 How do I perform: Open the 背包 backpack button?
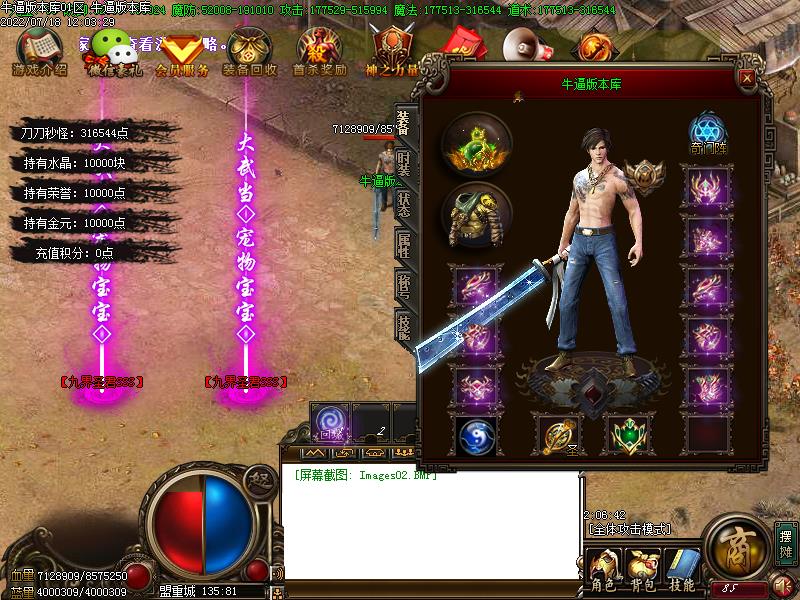645,570
